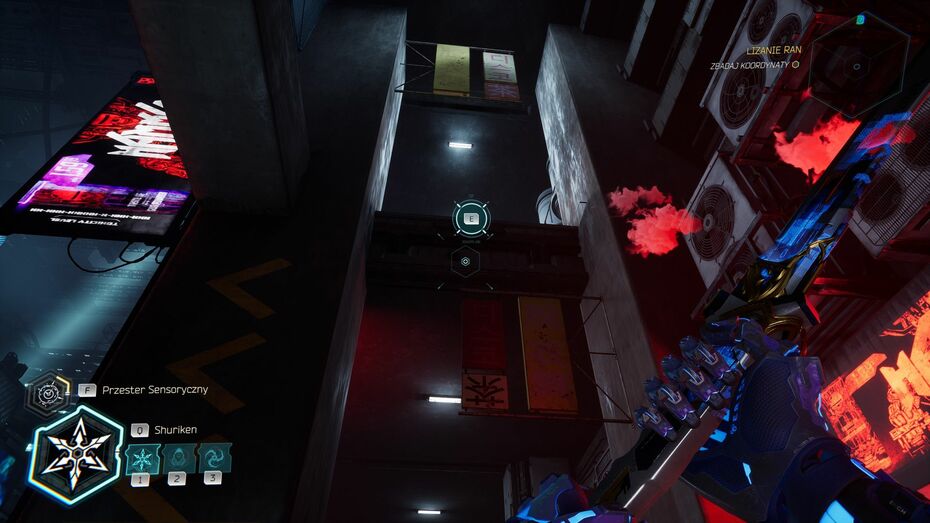The image size is (930, 523).
Task: Select the snowflake-shaped shuriken skill slot
Action: click(141, 459)
